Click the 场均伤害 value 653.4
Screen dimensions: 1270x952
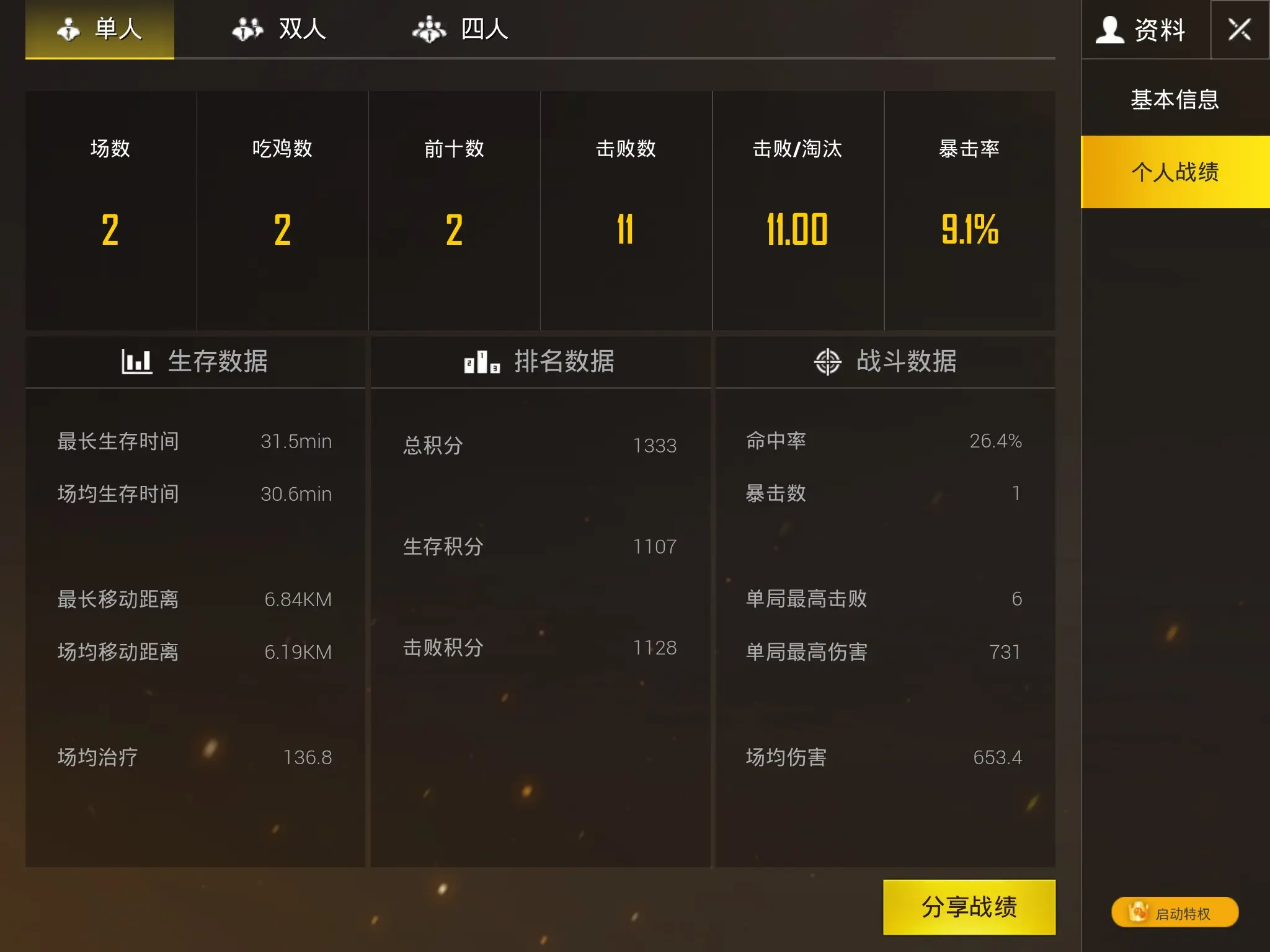pos(998,757)
